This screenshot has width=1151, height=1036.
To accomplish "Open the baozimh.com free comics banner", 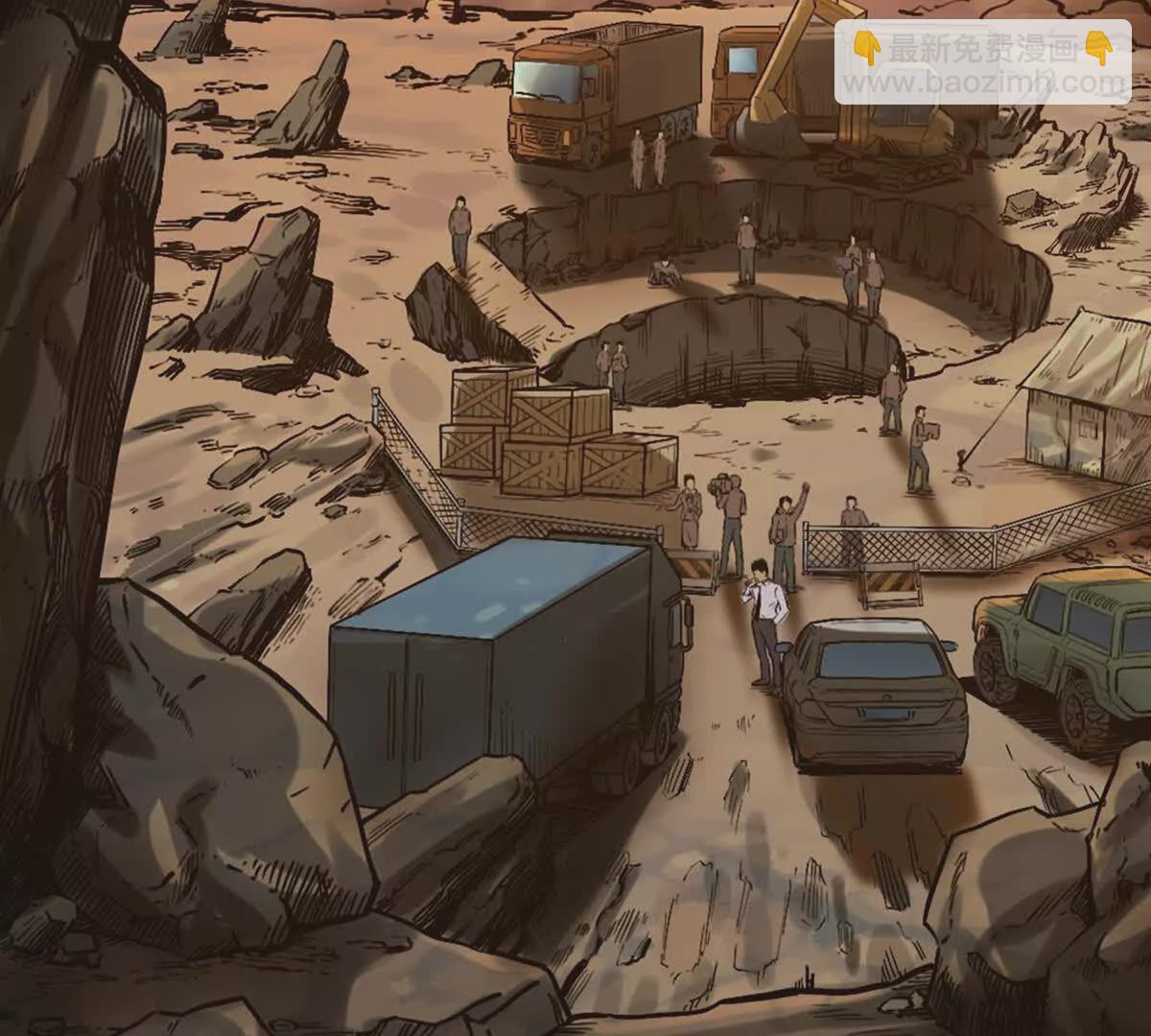I will (982, 63).
